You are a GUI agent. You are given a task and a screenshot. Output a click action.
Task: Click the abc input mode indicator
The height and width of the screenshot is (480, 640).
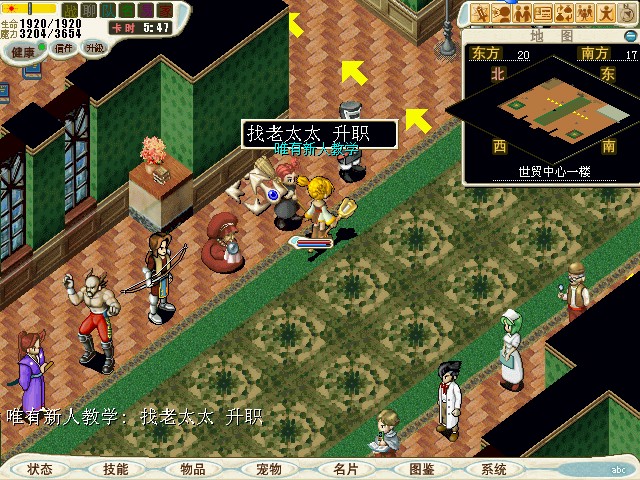tap(619, 468)
